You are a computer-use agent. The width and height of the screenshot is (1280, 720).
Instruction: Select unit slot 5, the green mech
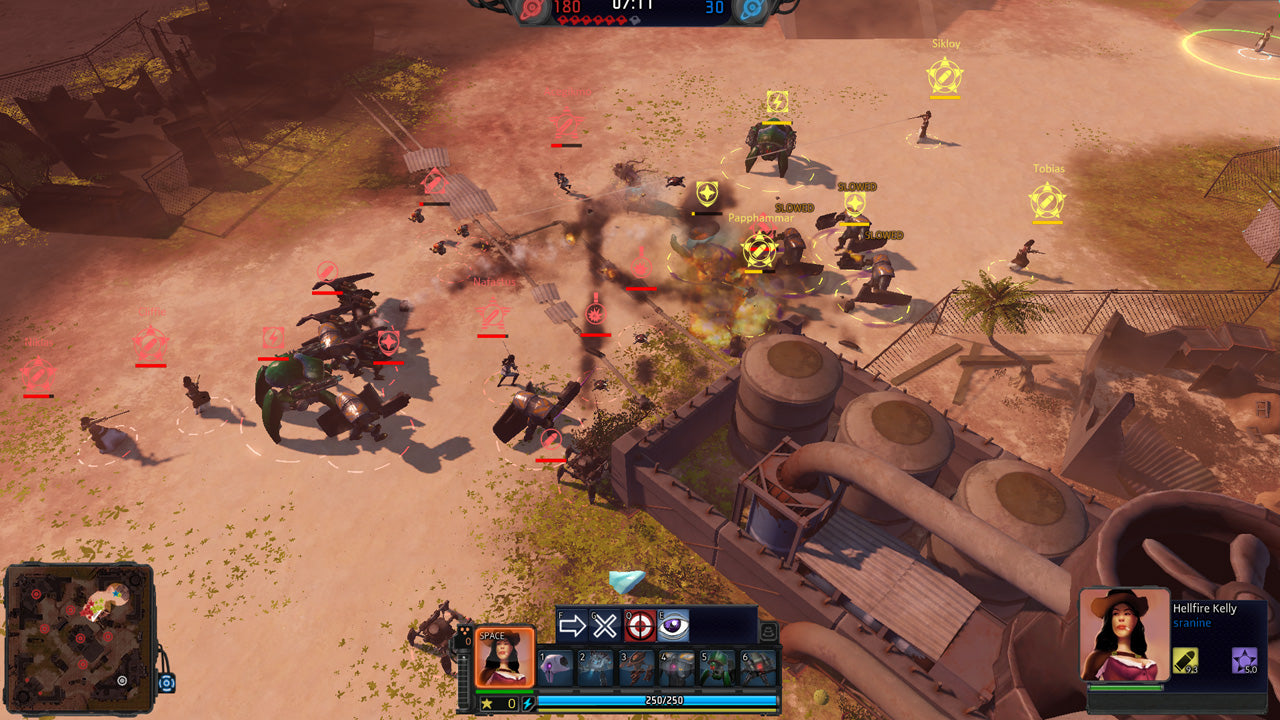click(717, 668)
